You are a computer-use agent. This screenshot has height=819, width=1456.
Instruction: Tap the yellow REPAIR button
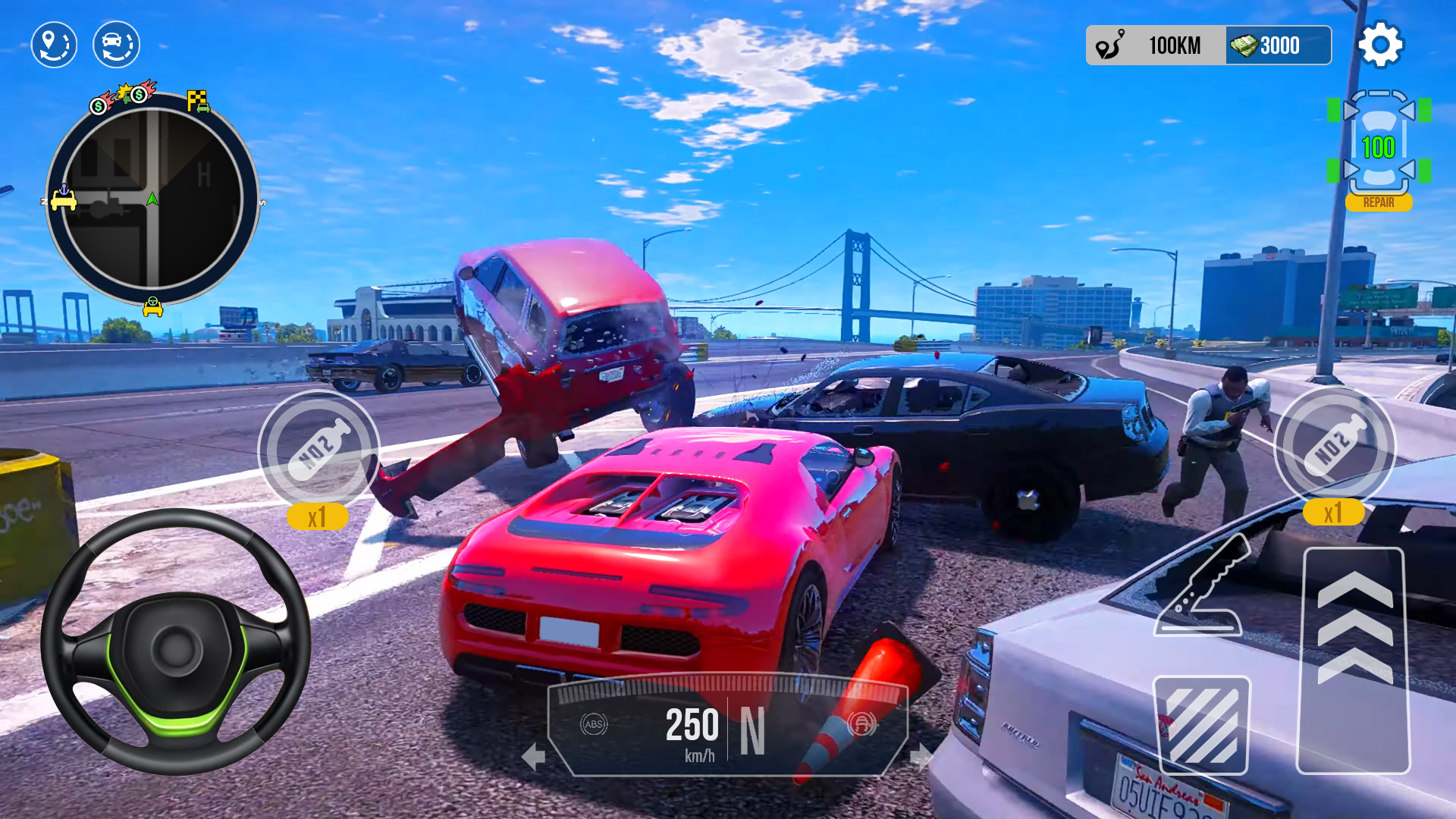point(1378,202)
